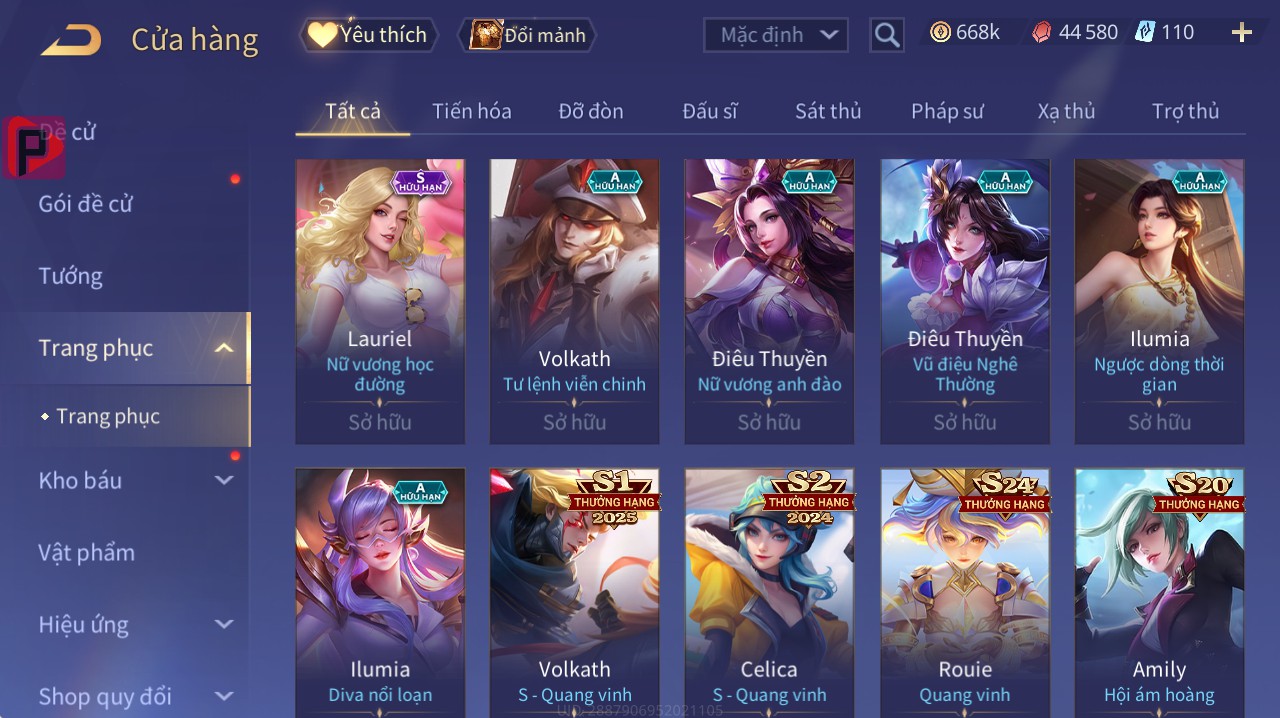The height and width of the screenshot is (718, 1280).
Task: Show the Đỡ đòn skin category
Action: pyautogui.click(x=591, y=111)
